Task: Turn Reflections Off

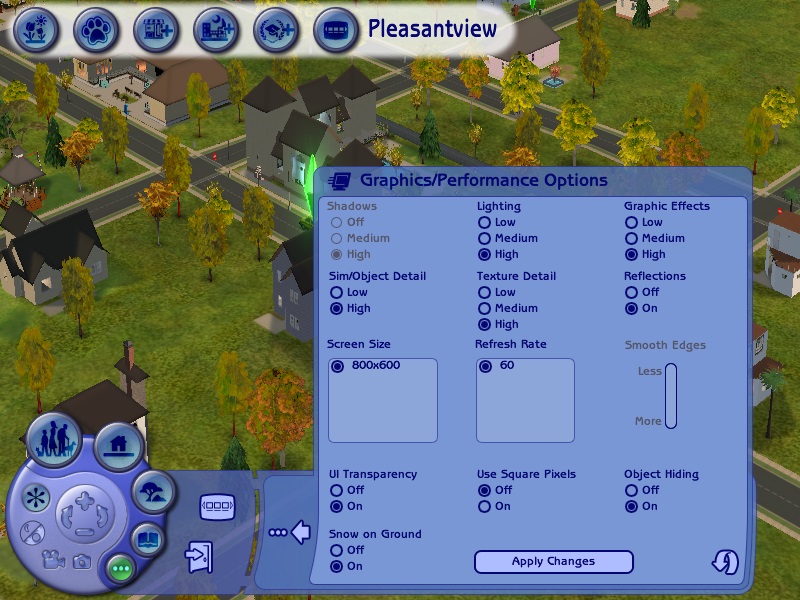Action: coord(632,293)
